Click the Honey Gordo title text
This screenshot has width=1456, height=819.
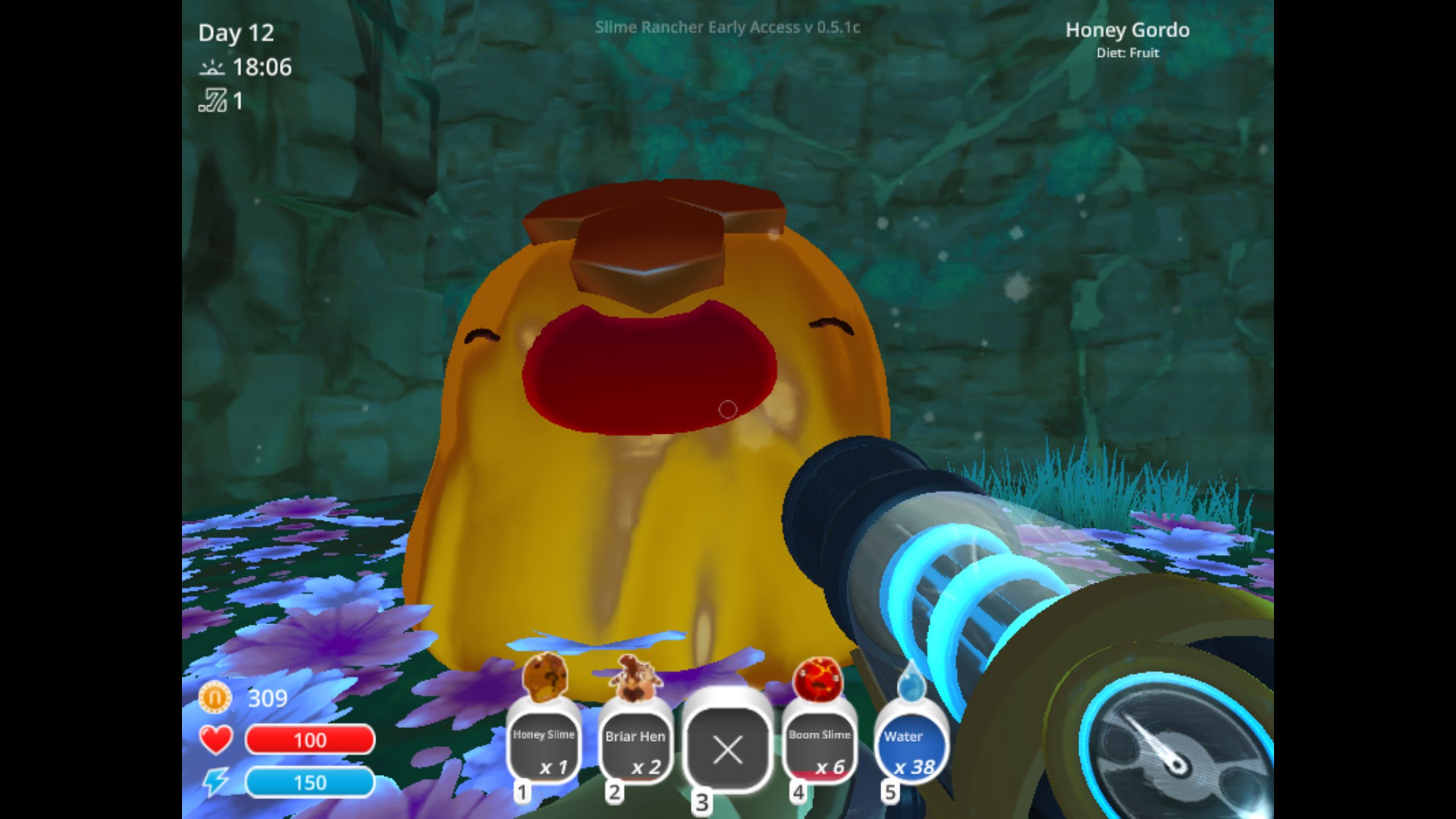[1128, 30]
